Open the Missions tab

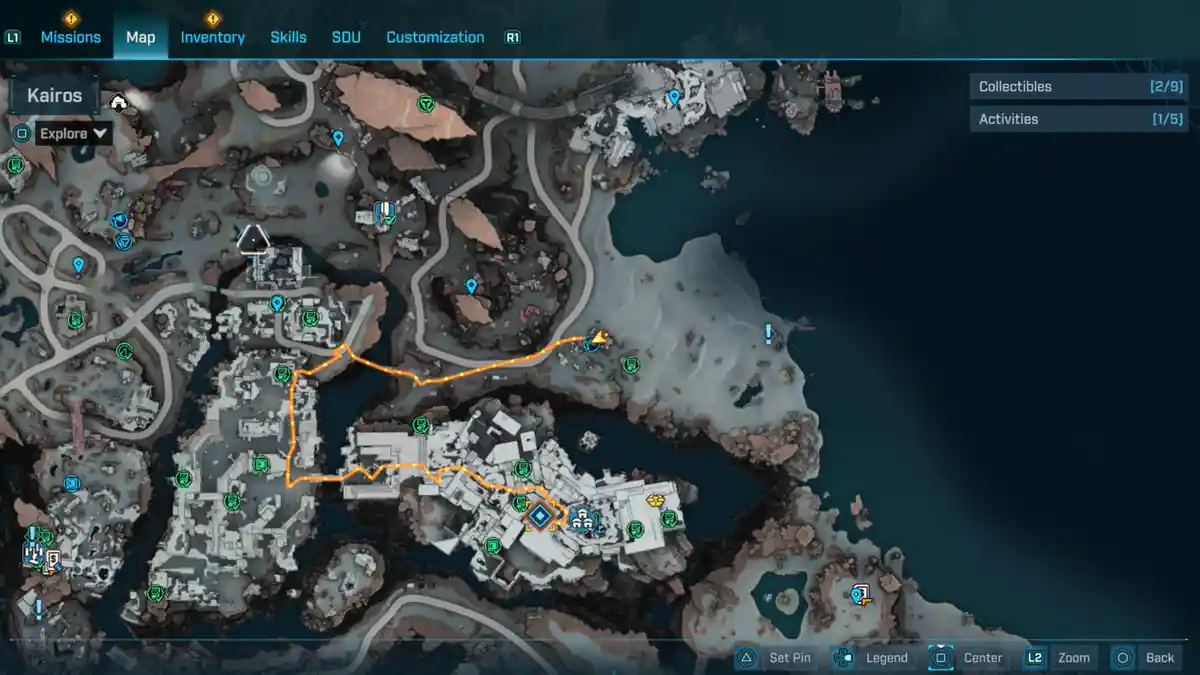click(x=70, y=37)
